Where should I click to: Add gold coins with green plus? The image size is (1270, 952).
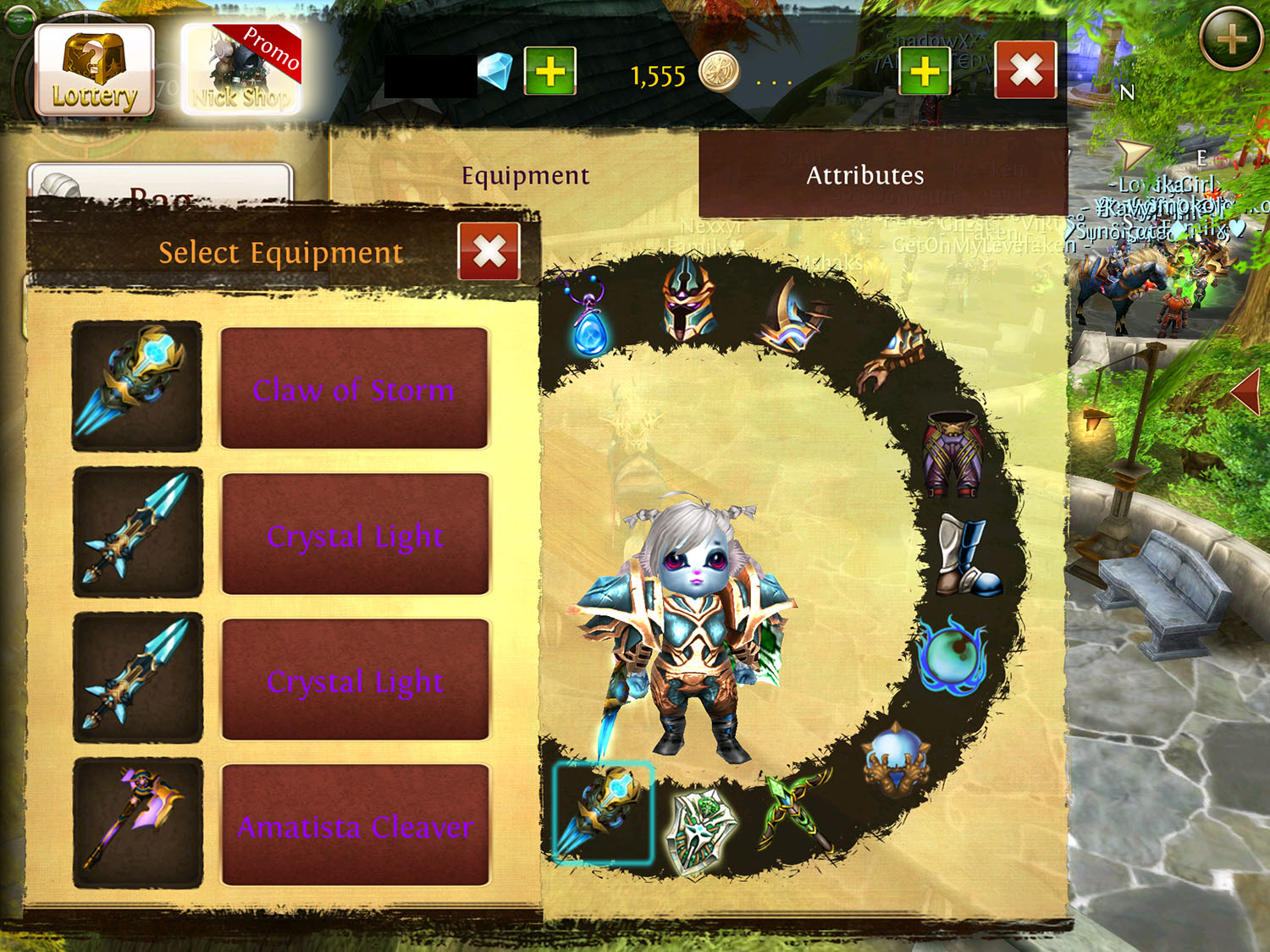coord(924,71)
